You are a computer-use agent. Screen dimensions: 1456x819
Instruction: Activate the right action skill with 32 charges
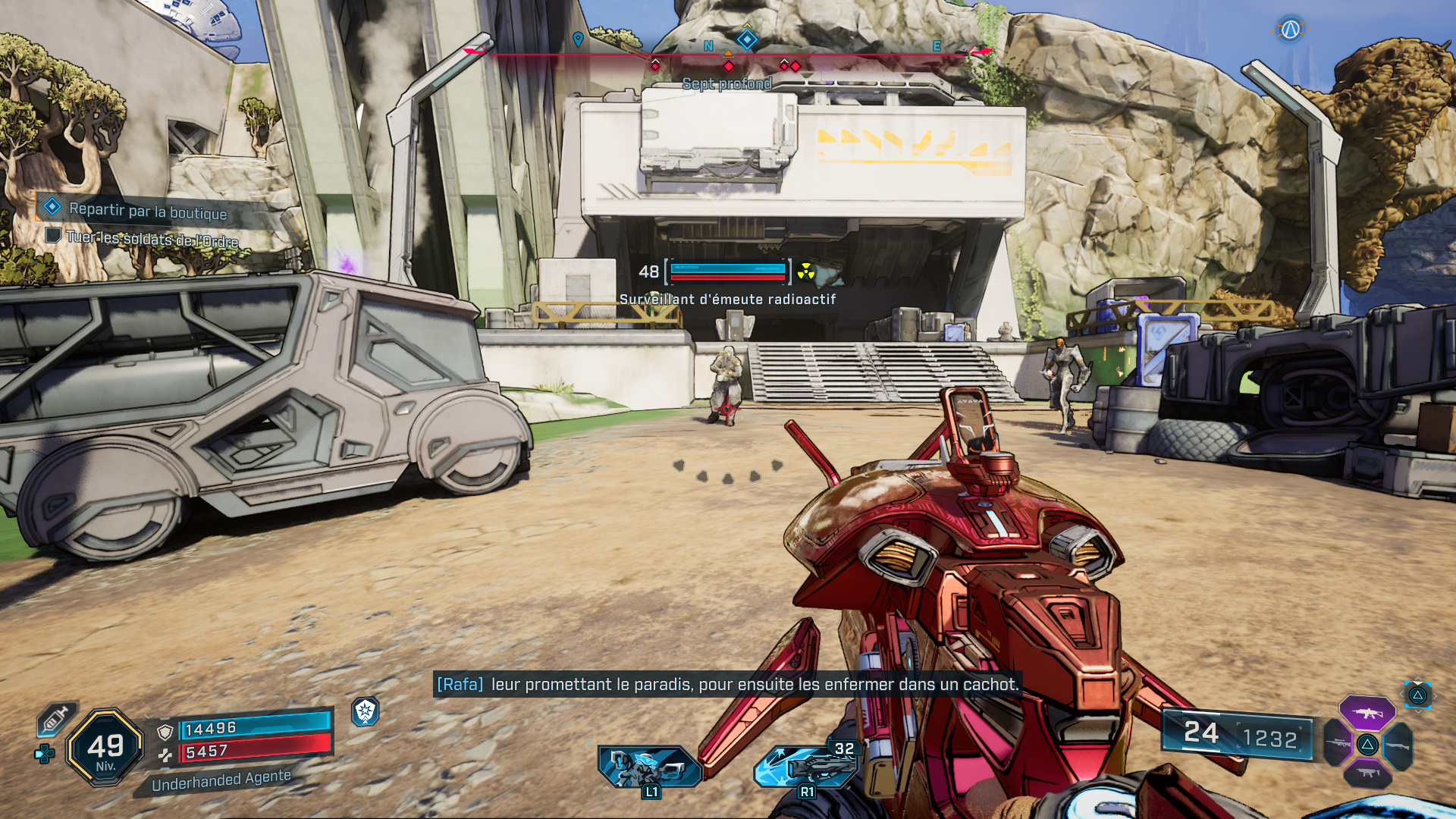[807, 765]
